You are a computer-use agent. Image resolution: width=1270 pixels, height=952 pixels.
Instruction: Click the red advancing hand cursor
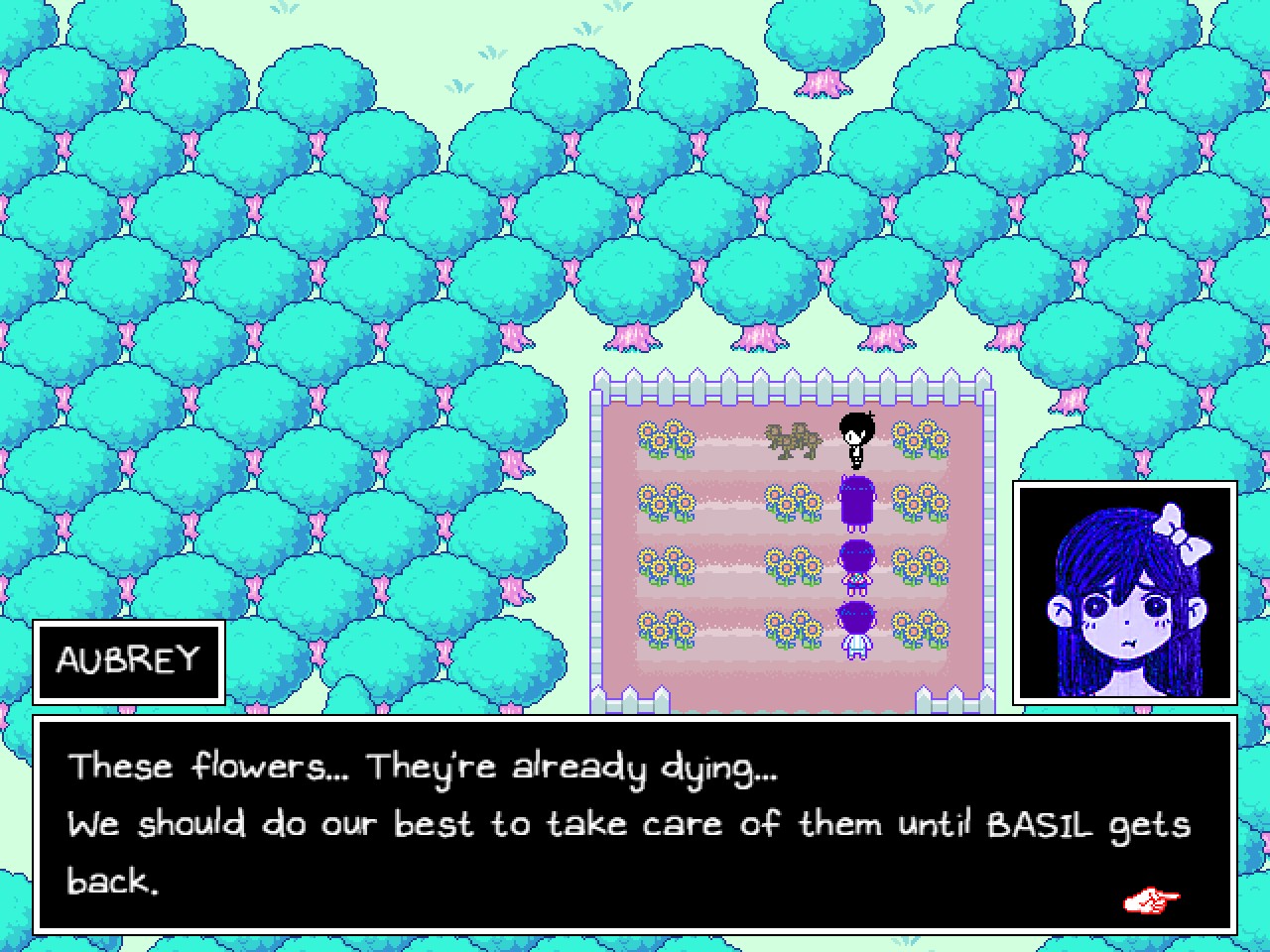1149,898
